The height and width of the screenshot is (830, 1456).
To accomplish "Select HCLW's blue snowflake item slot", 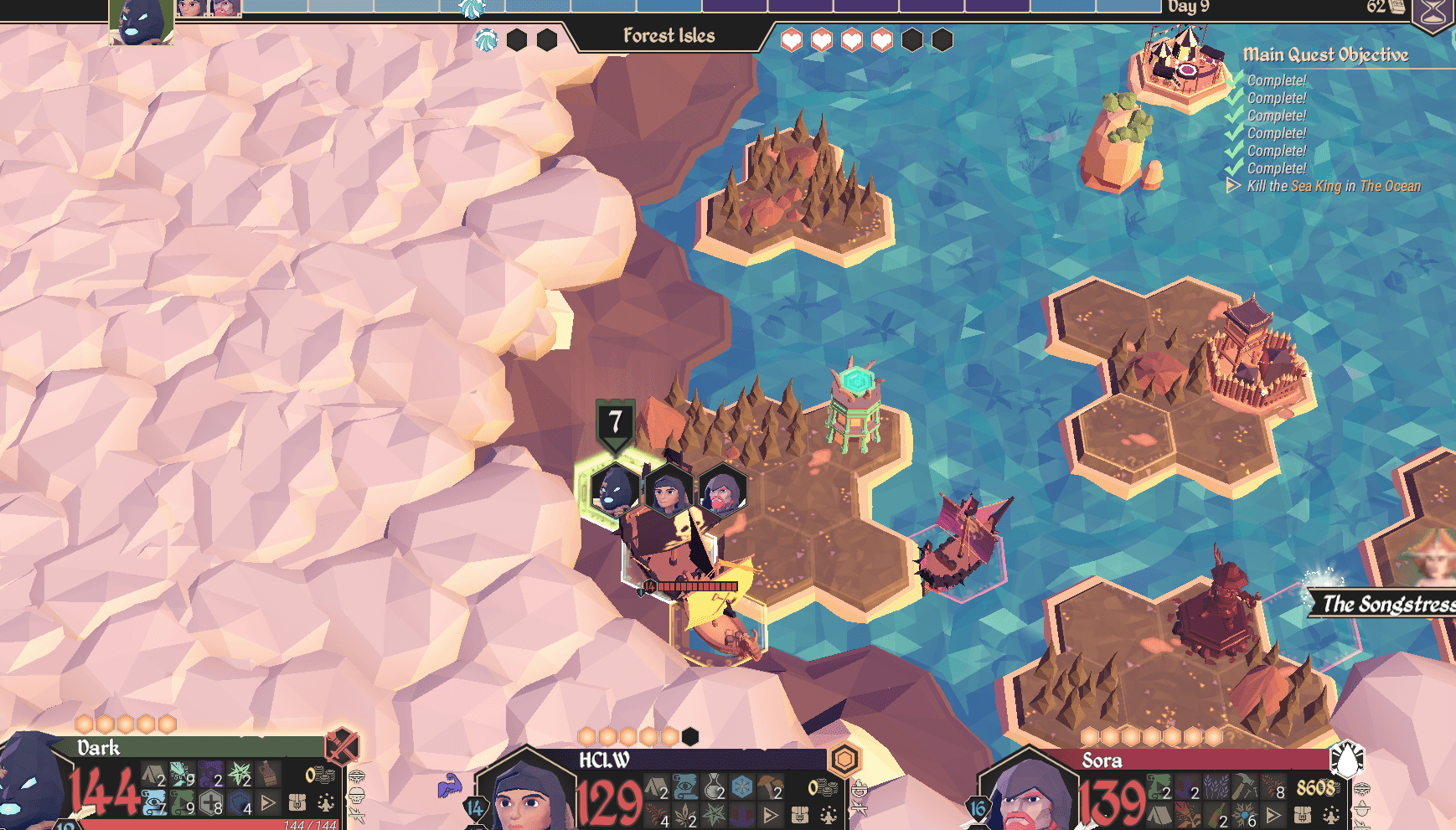I will click(741, 786).
